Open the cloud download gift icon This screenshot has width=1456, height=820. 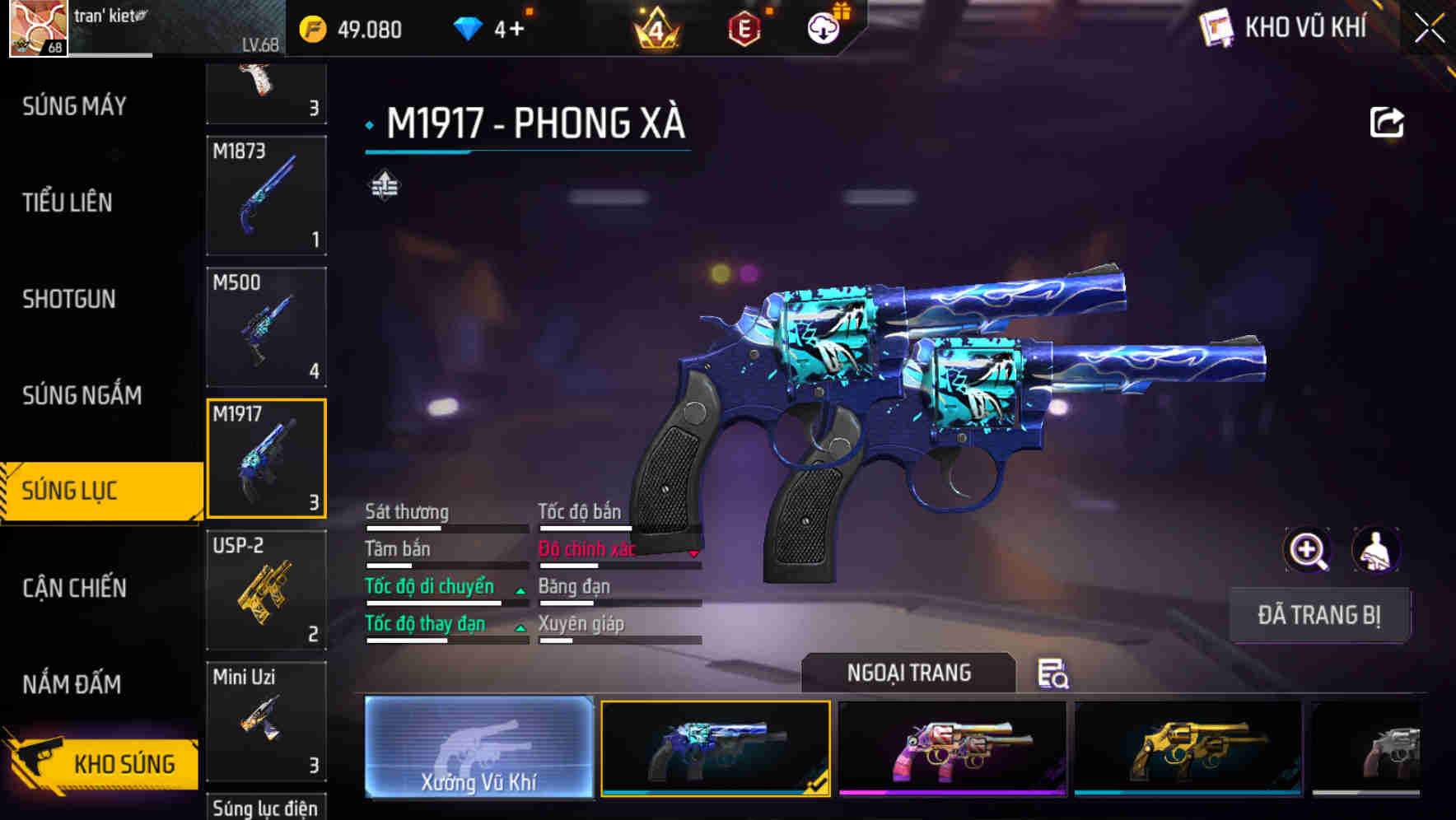(822, 27)
